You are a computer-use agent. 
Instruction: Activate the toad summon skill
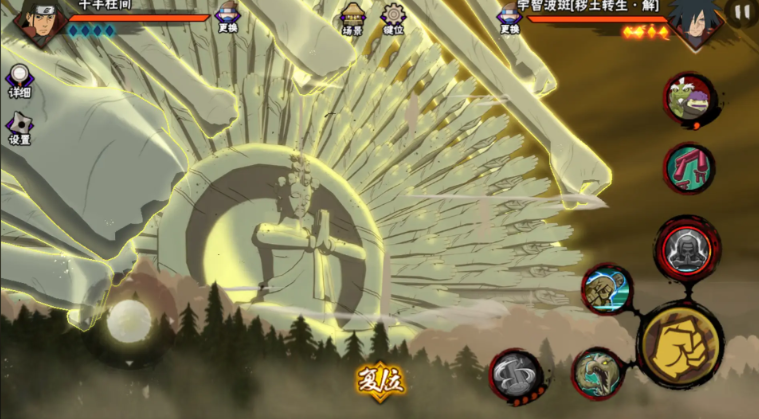(x=689, y=98)
